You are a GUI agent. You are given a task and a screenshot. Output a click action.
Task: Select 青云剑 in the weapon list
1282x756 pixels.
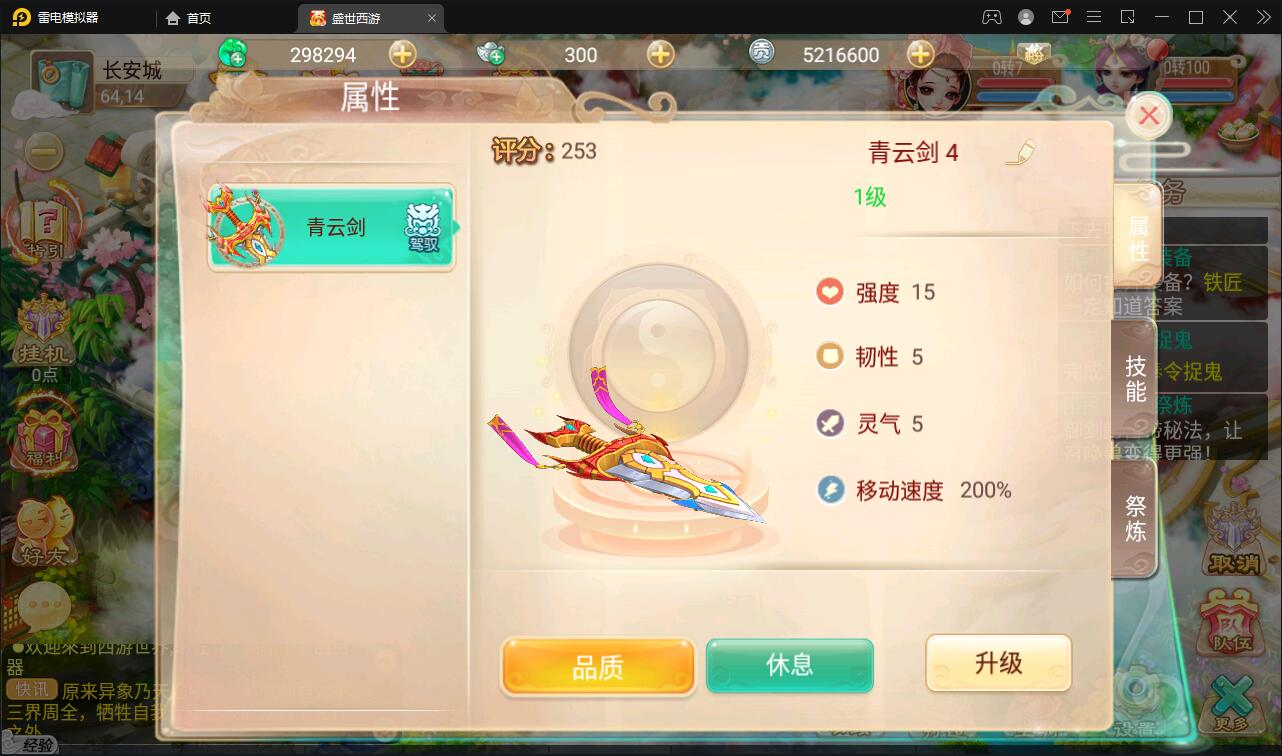click(330, 229)
